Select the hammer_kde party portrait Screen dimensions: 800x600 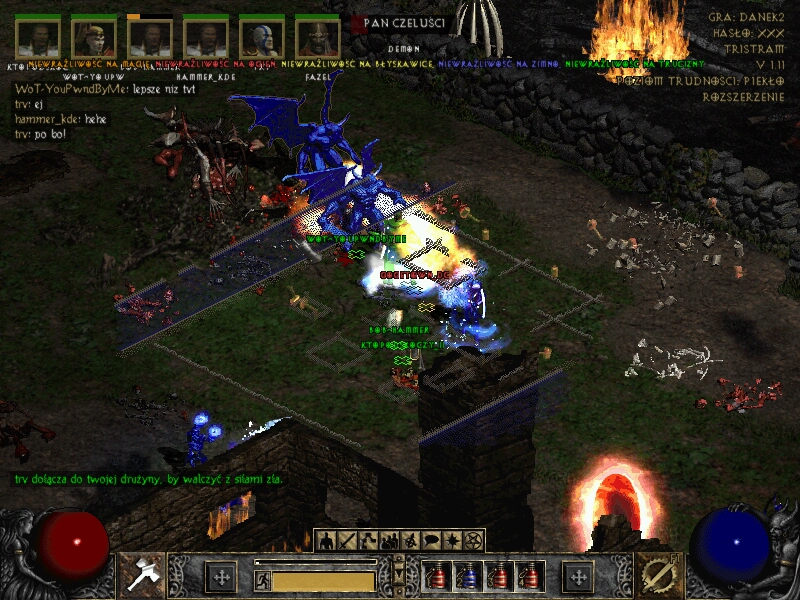(x=206, y=39)
